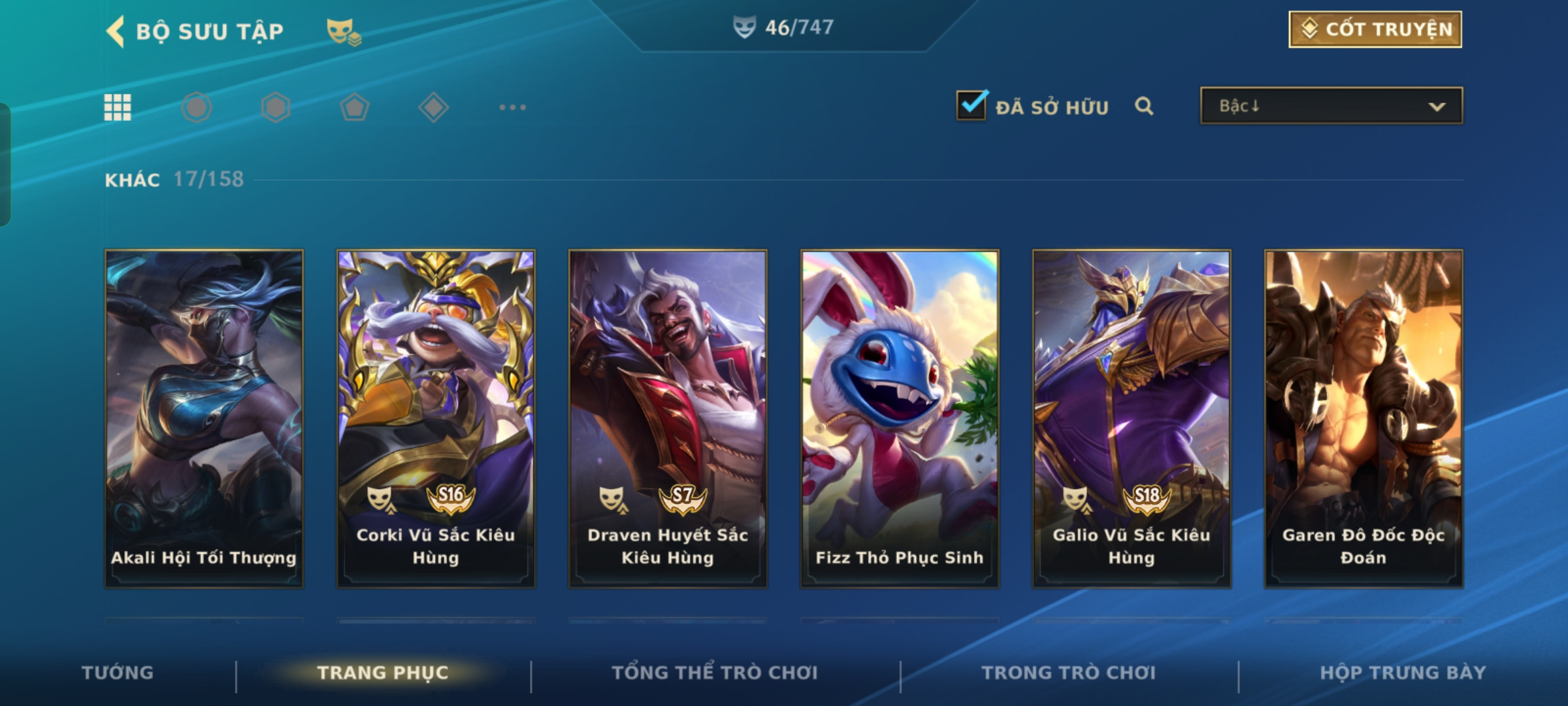The width and height of the screenshot is (1568, 706).
Task: Open Garen Đô Đốc Độc Đoán skin
Action: (1364, 418)
